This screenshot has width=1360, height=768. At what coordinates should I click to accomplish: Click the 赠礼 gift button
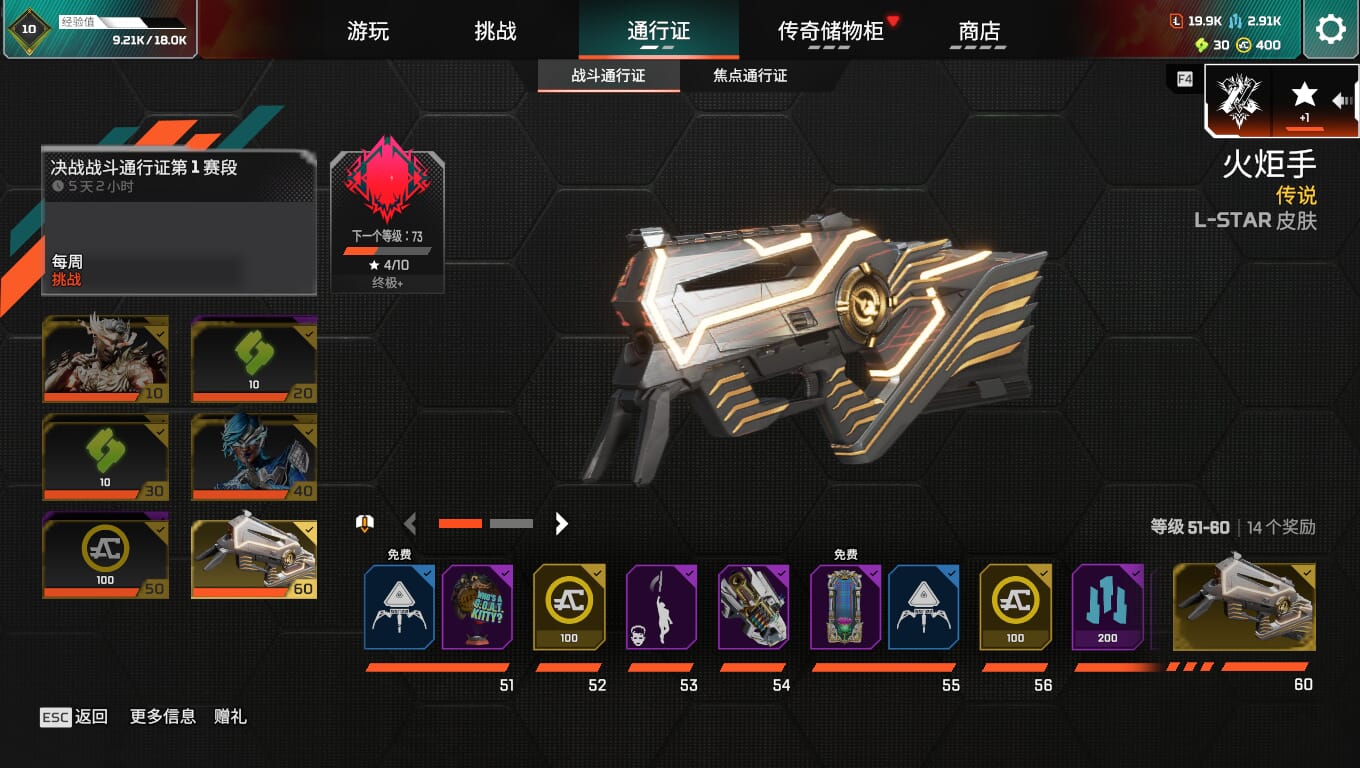click(230, 717)
